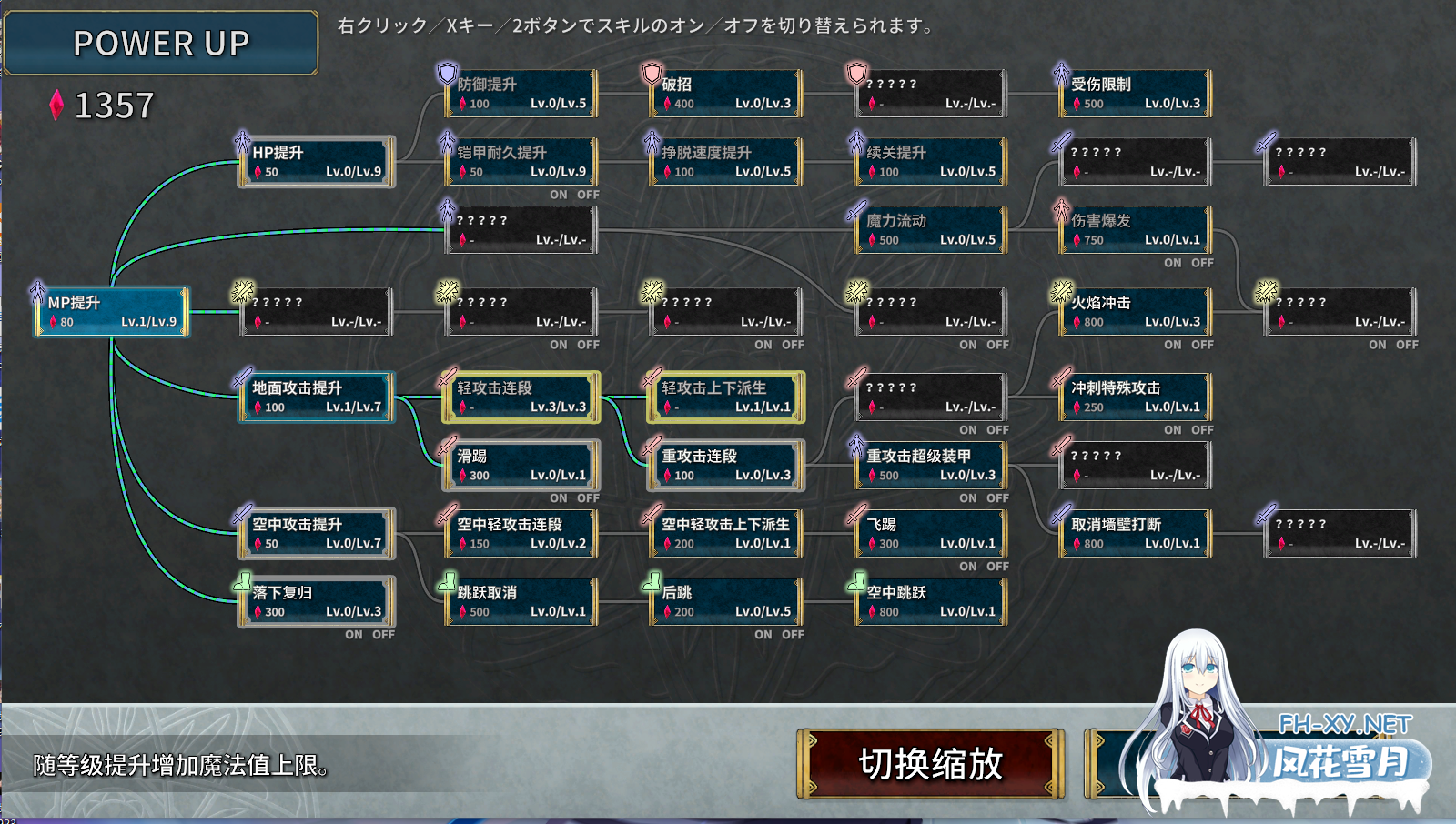Click the gem icon beside the 1357 counter
Screen dimensions: 1456x824
[x=56, y=105]
